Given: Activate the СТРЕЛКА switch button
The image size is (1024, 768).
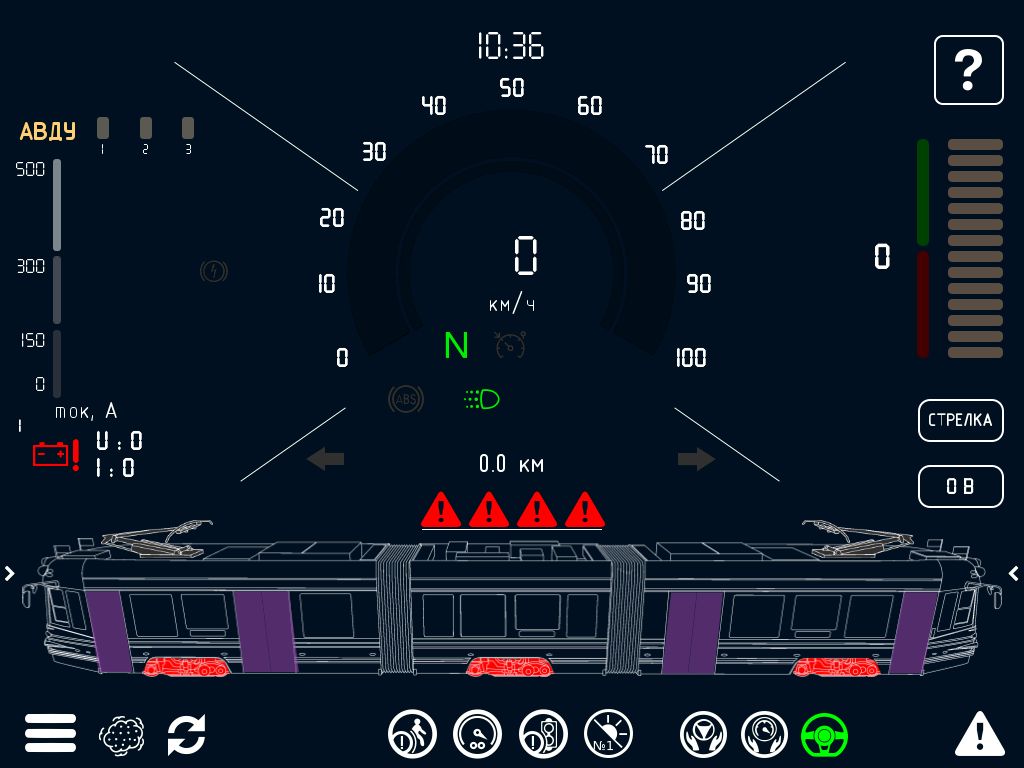Looking at the screenshot, I should pos(960,420).
